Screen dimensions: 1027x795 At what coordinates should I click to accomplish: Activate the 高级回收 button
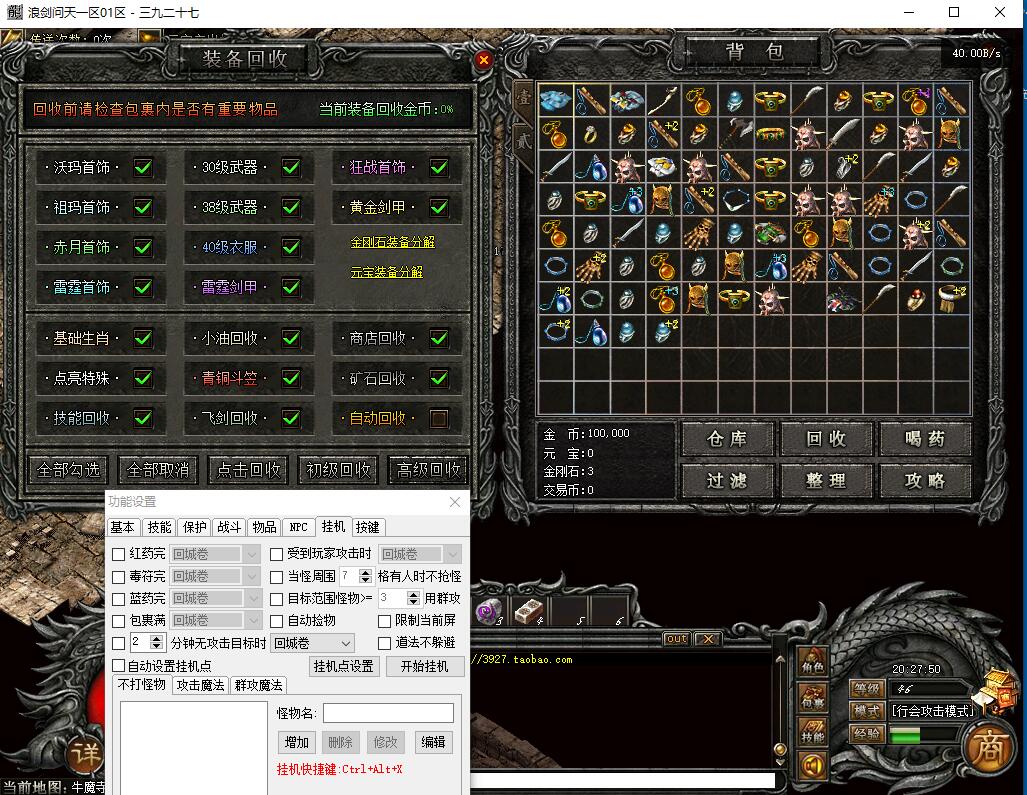coord(429,469)
